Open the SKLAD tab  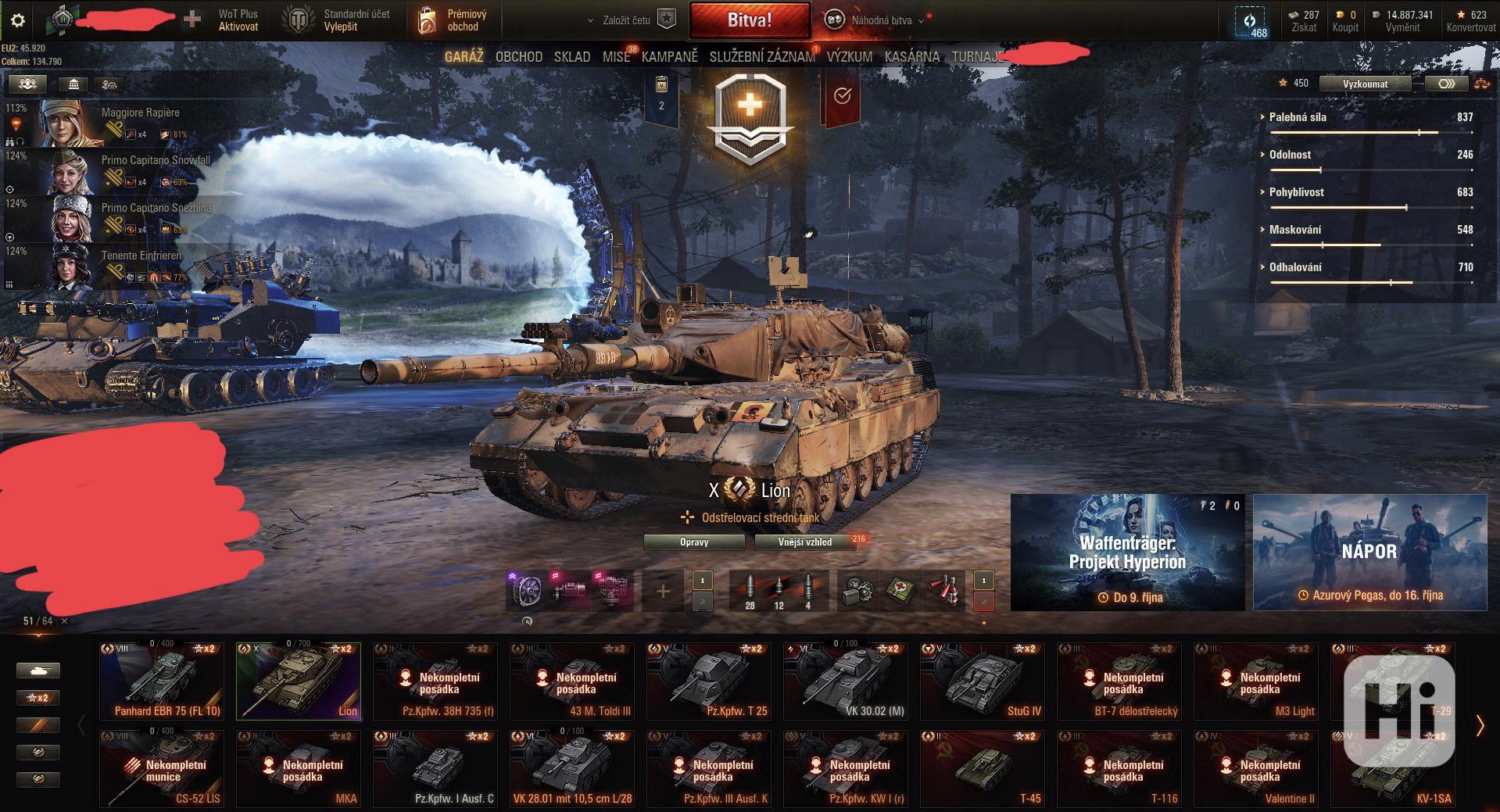(x=571, y=57)
